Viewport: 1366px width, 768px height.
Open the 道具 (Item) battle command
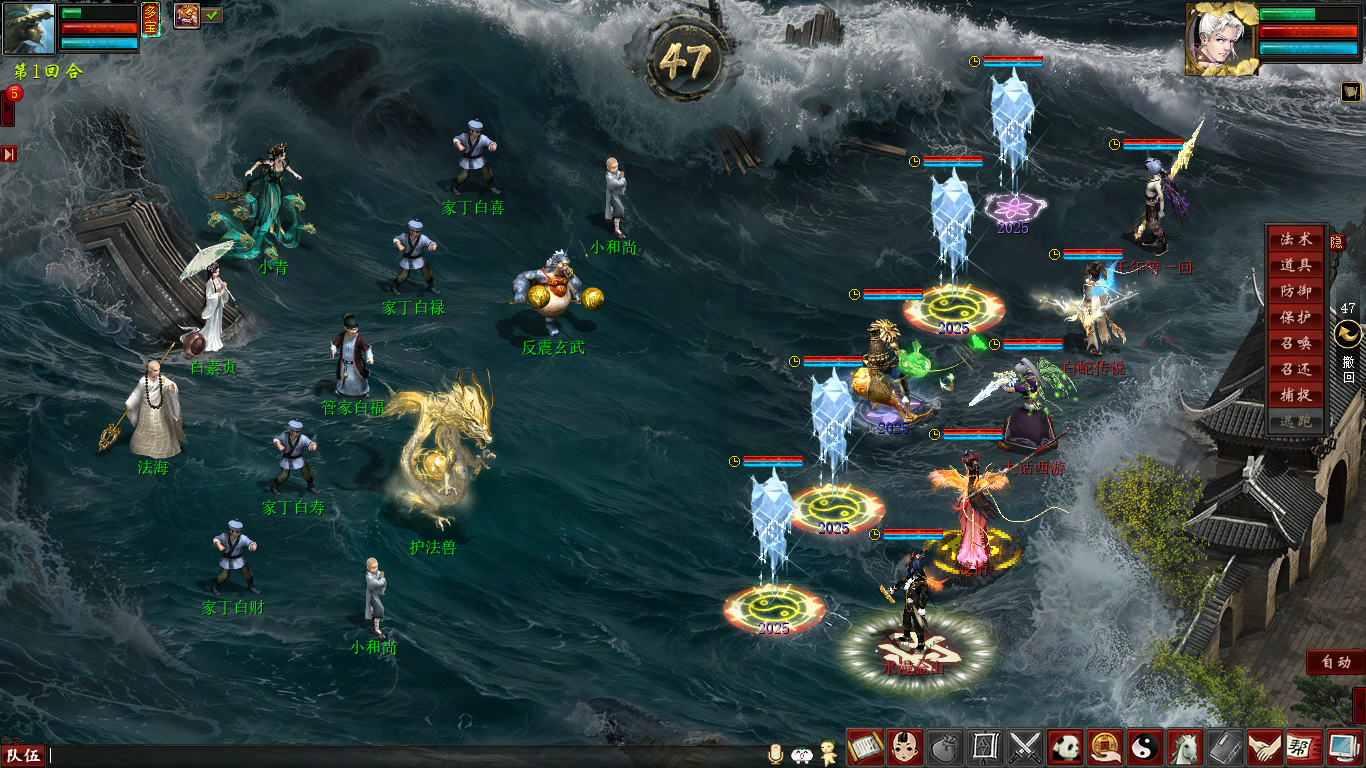coord(1296,265)
